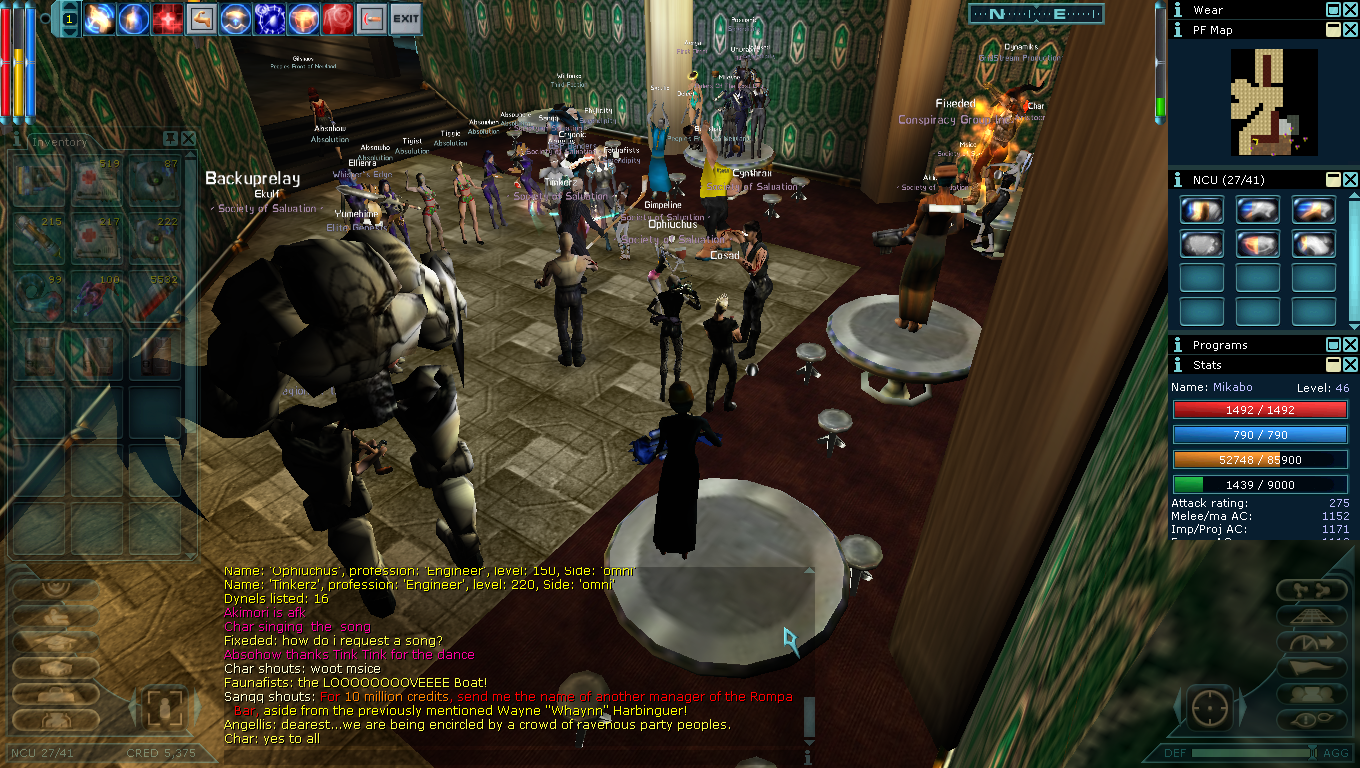Close the Wear panel
This screenshot has height=768, width=1360.
1350,10
